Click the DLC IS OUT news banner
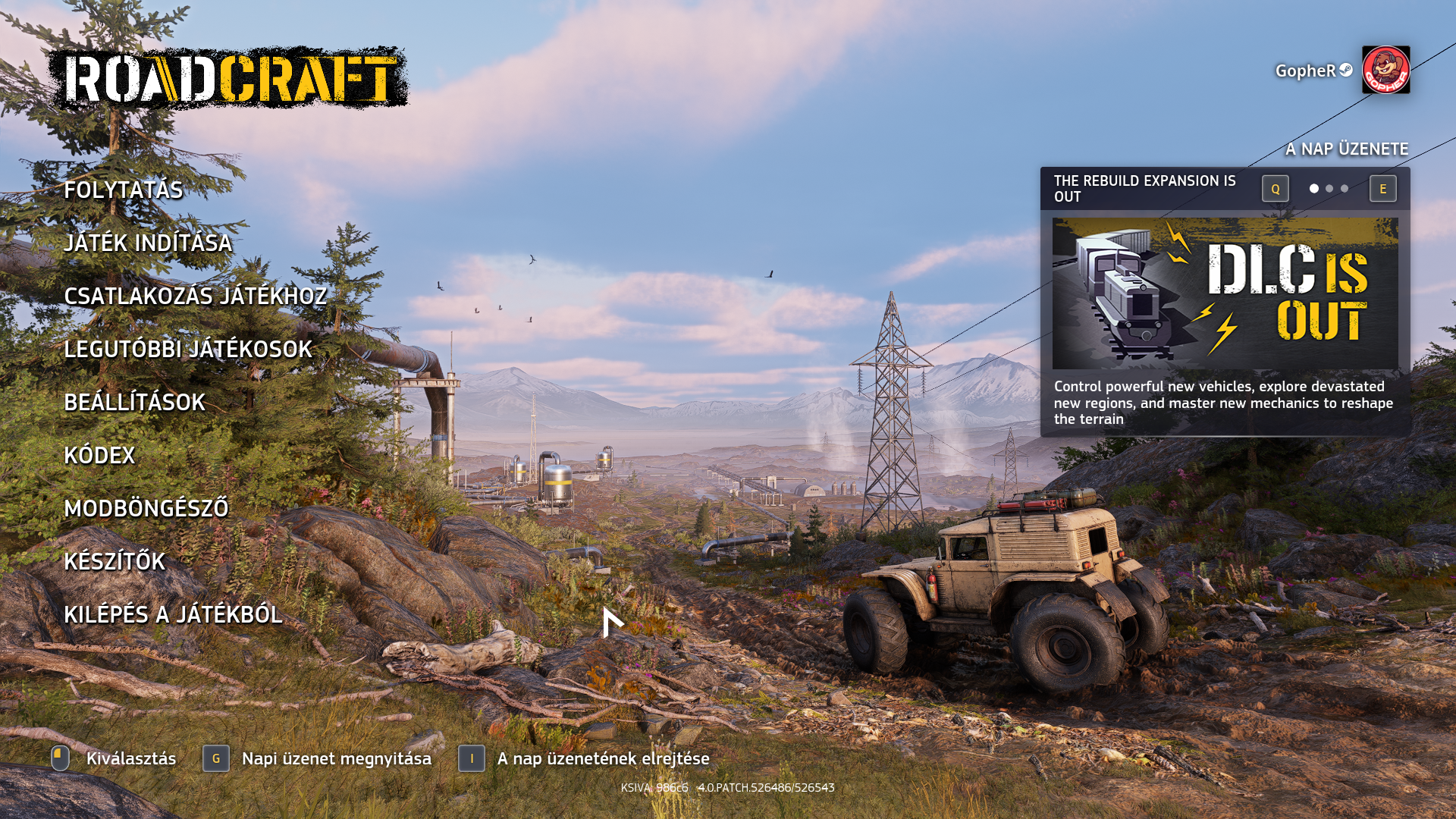Screen dimensions: 1456x819 1225,293
